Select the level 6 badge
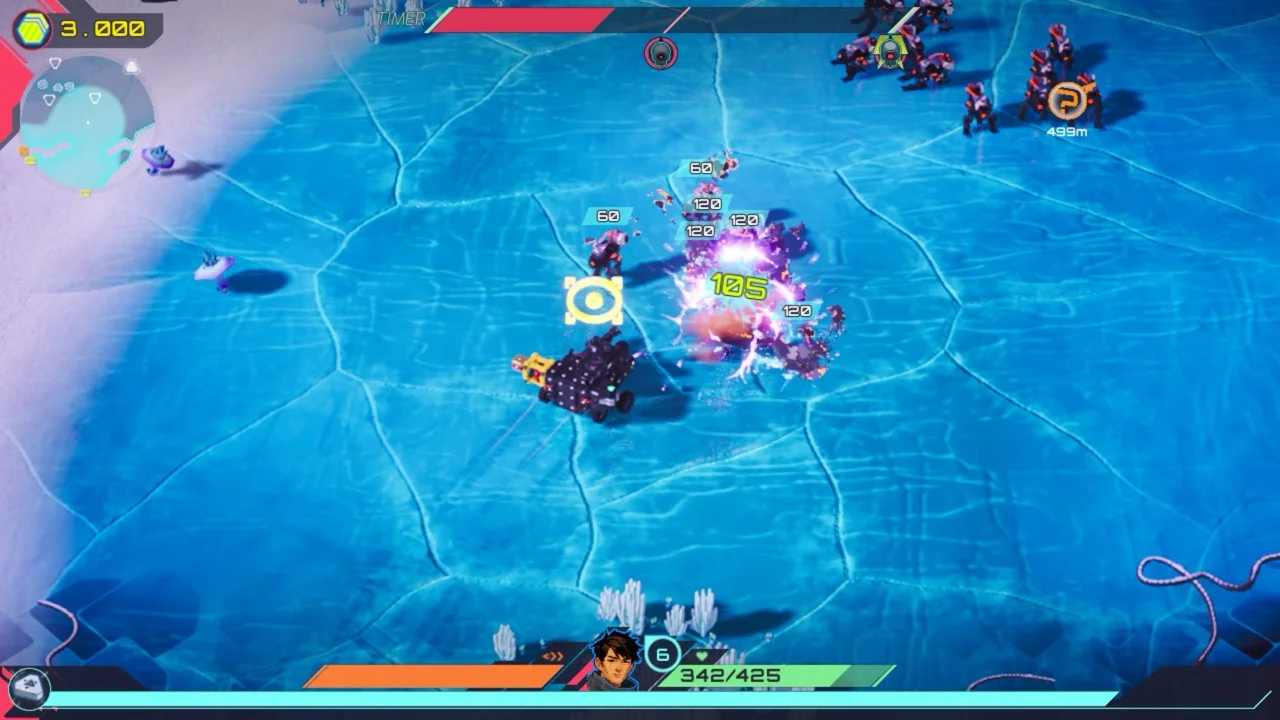 coord(662,655)
